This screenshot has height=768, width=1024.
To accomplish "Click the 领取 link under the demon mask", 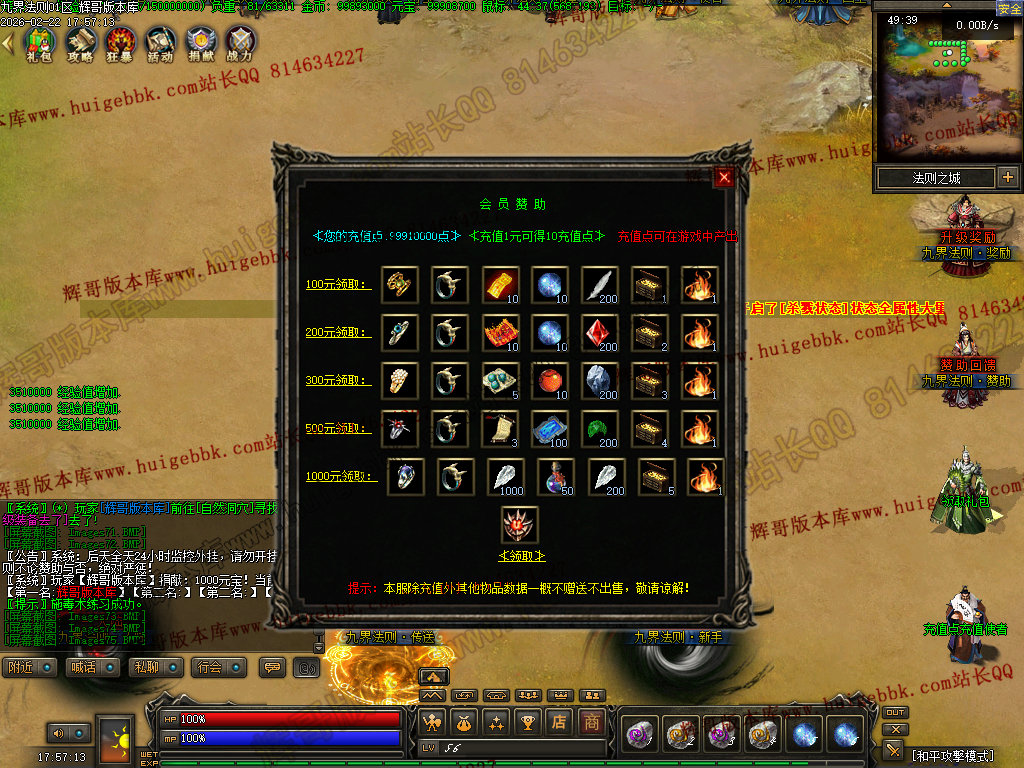I will coord(520,556).
